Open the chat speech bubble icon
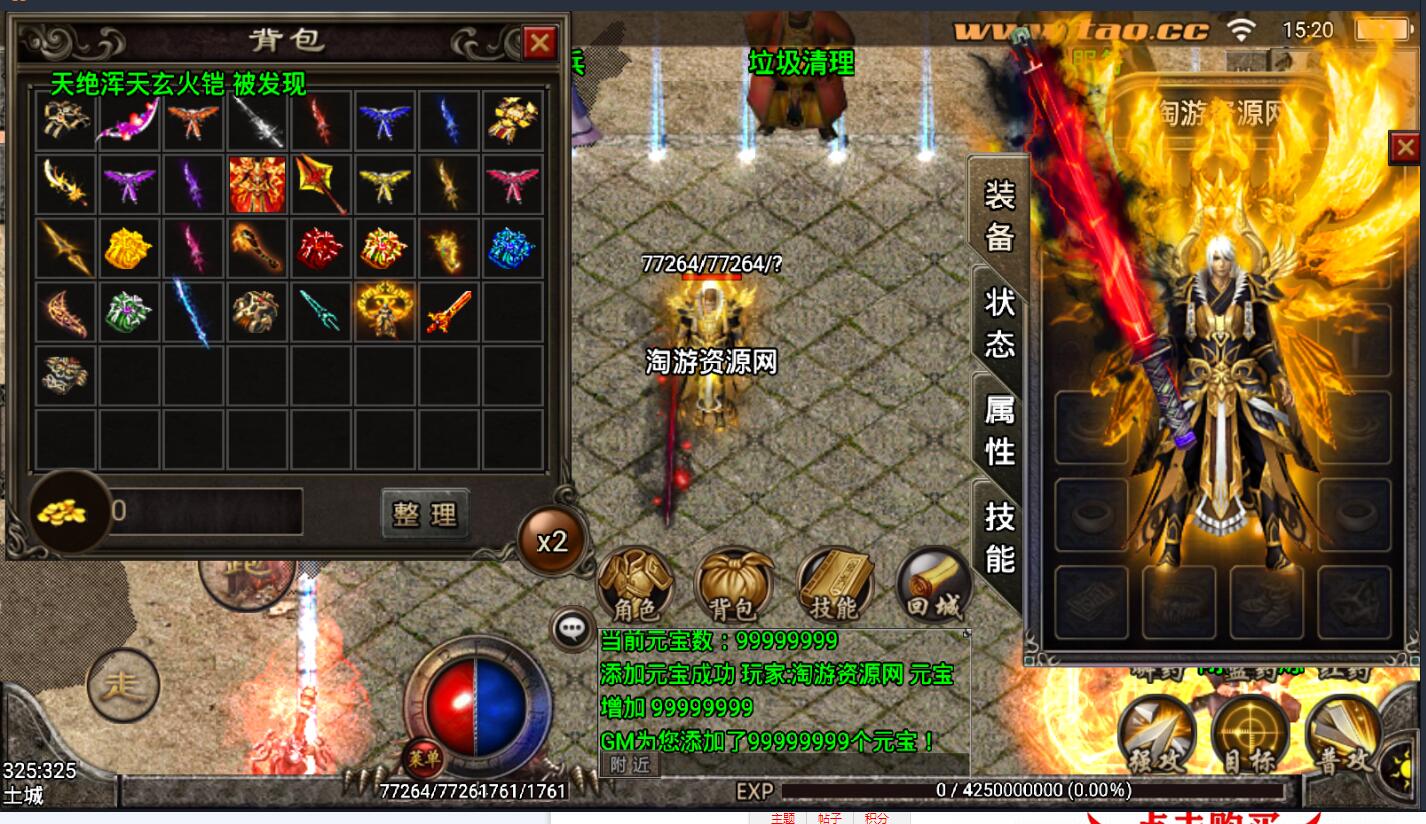The height and width of the screenshot is (824, 1426). click(572, 628)
